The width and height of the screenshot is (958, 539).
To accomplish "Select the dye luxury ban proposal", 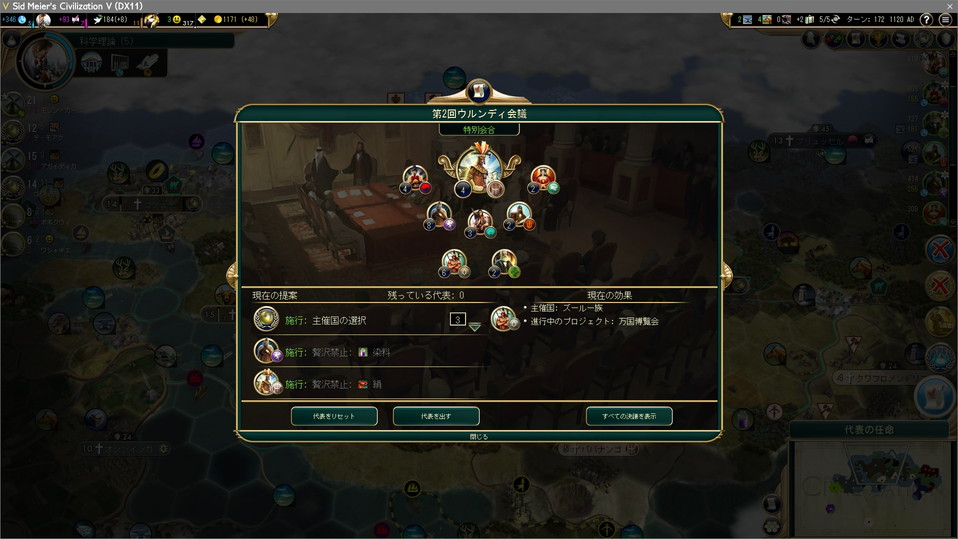I will tap(340, 352).
